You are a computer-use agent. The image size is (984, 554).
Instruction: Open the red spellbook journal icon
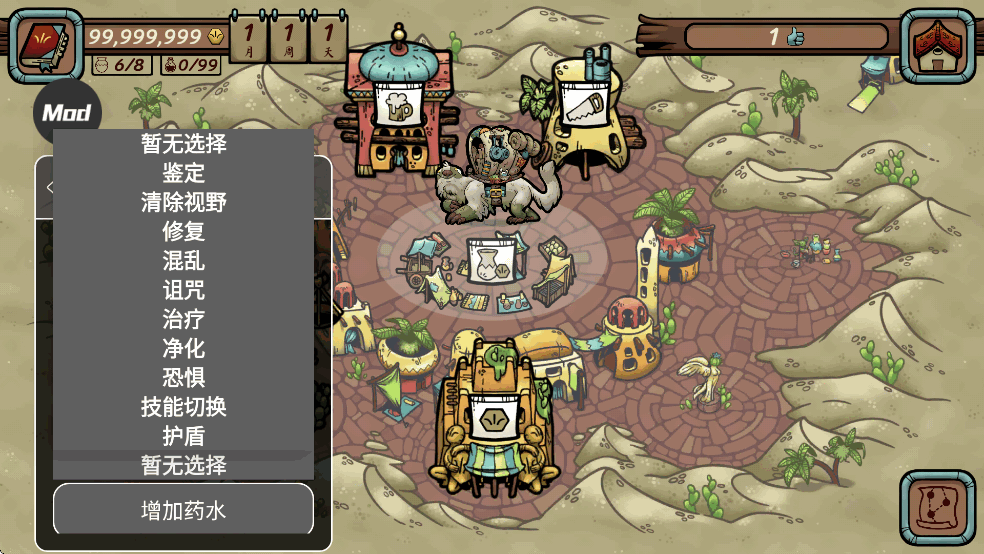[45, 45]
